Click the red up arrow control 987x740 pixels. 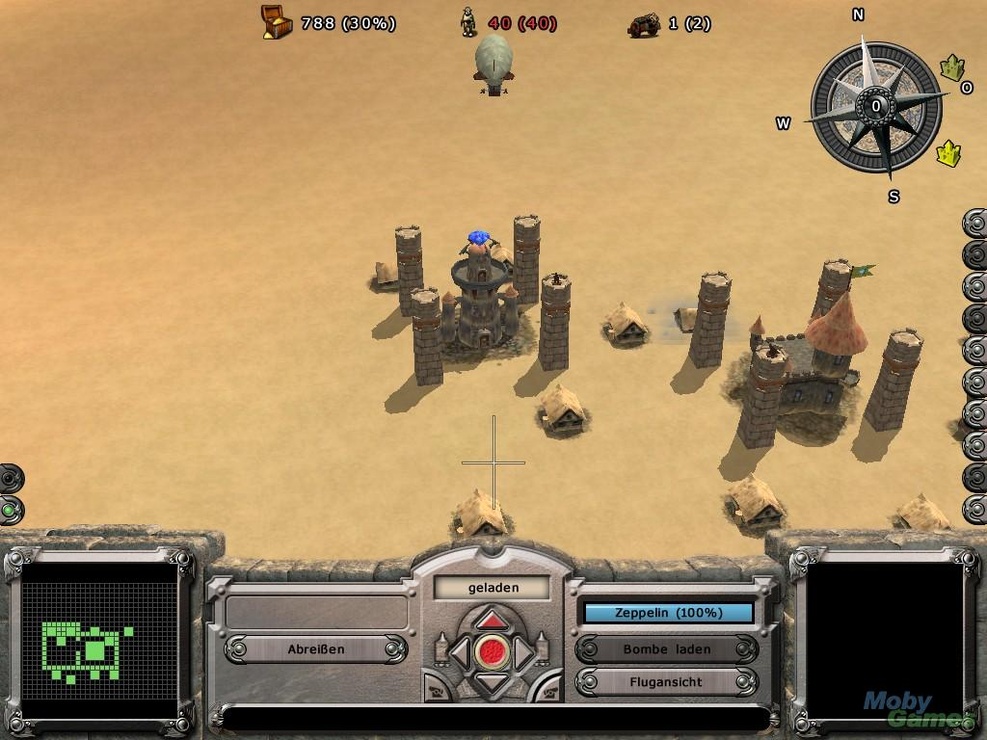[491, 620]
